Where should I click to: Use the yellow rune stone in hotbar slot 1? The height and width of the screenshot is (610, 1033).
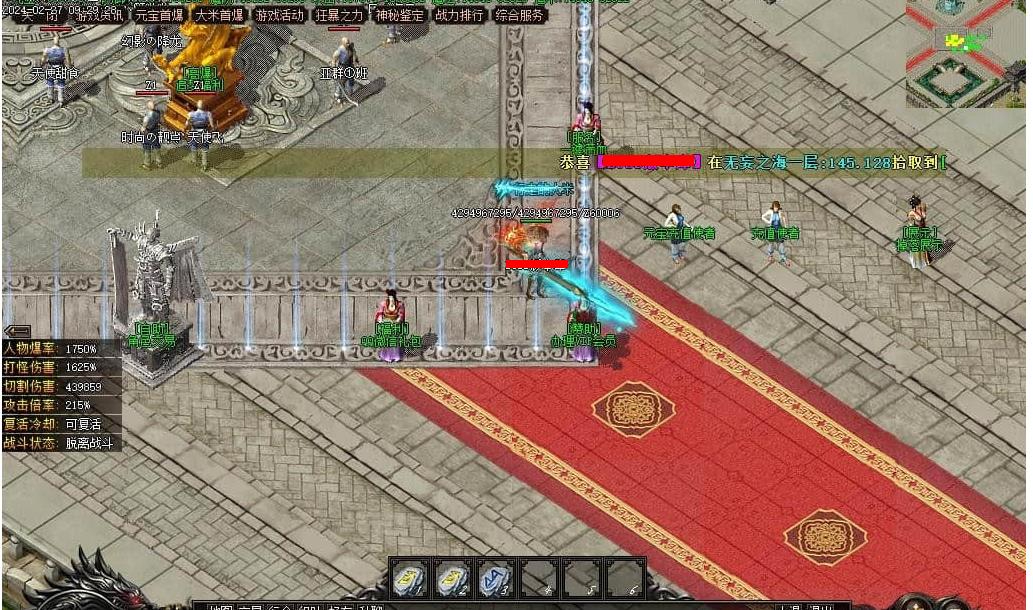tap(409, 578)
